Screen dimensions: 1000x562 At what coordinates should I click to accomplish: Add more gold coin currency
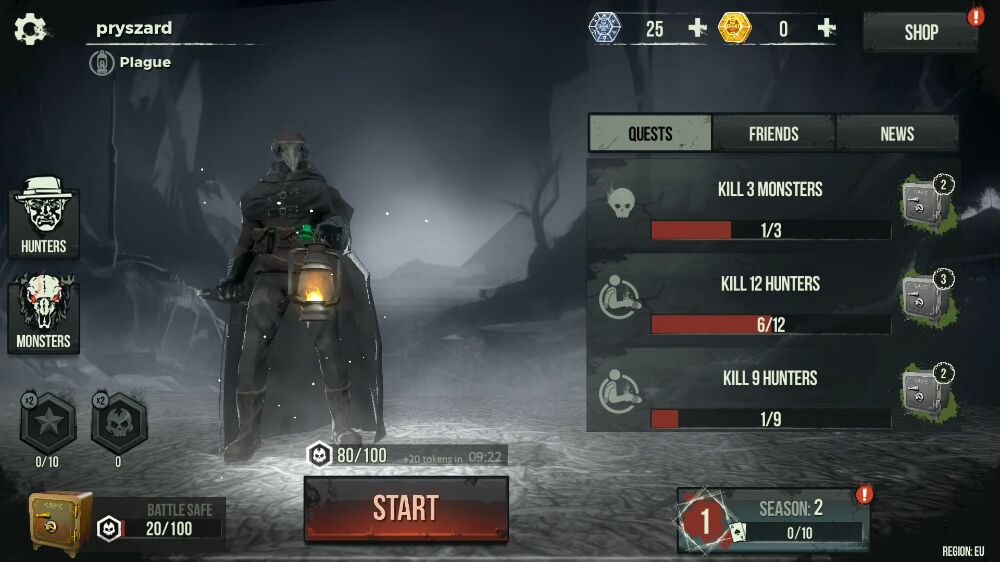pyautogui.click(x=826, y=29)
